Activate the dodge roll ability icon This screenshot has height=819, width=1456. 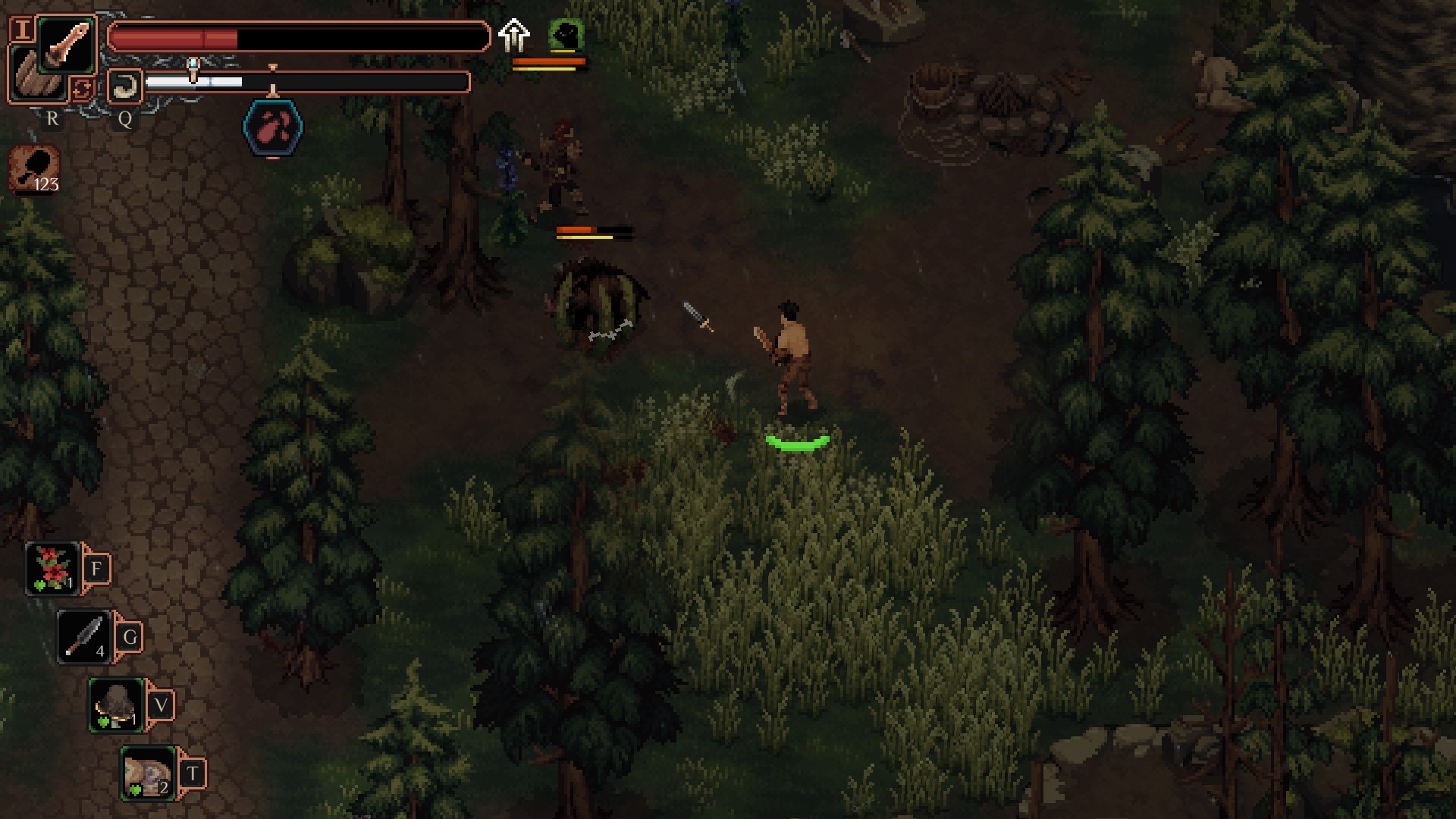[125, 86]
